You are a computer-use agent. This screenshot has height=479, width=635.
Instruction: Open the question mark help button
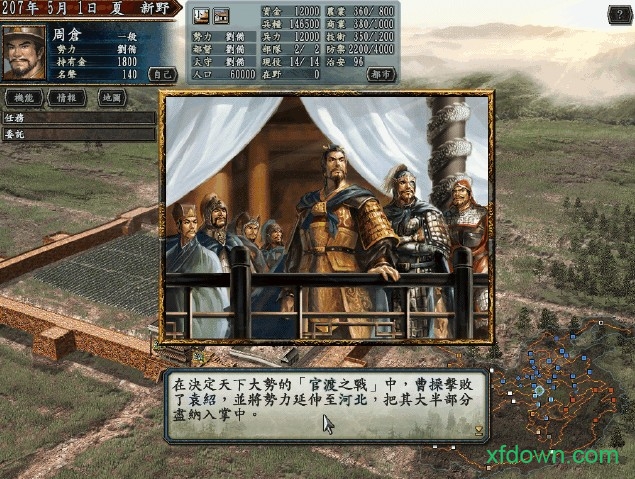620,14
